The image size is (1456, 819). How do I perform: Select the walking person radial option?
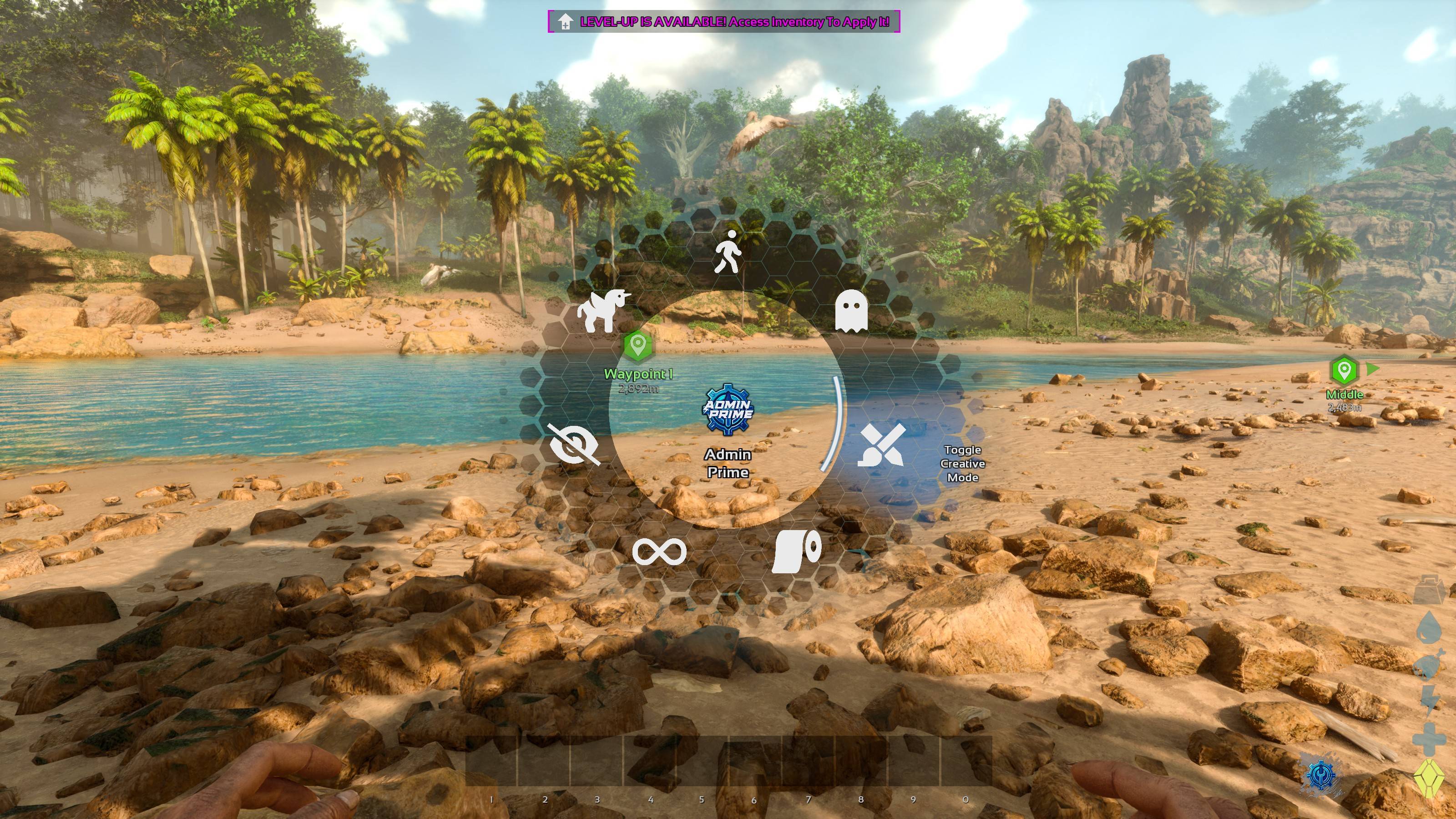click(x=728, y=252)
